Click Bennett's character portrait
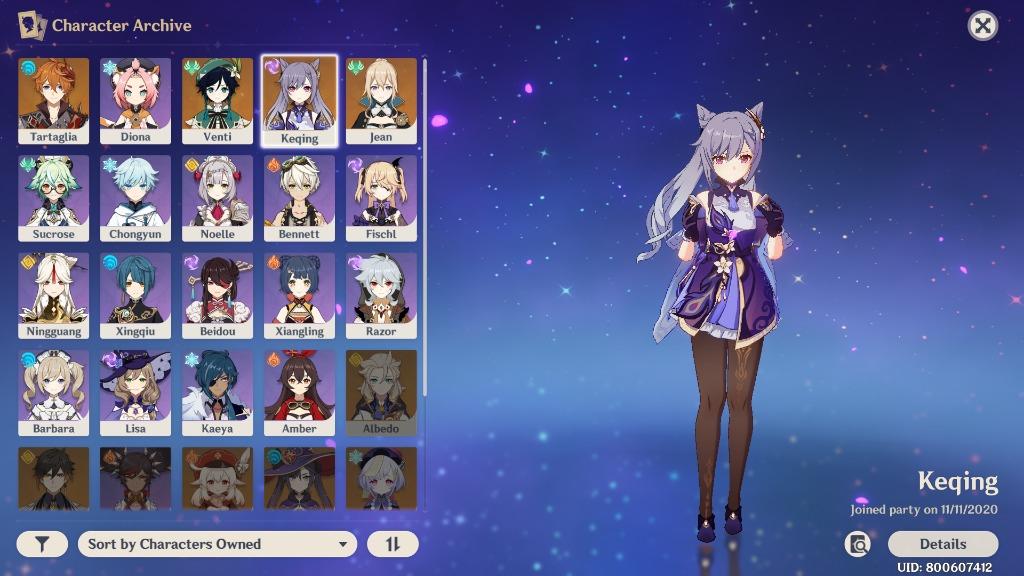This screenshot has width=1024, height=576. (x=299, y=197)
